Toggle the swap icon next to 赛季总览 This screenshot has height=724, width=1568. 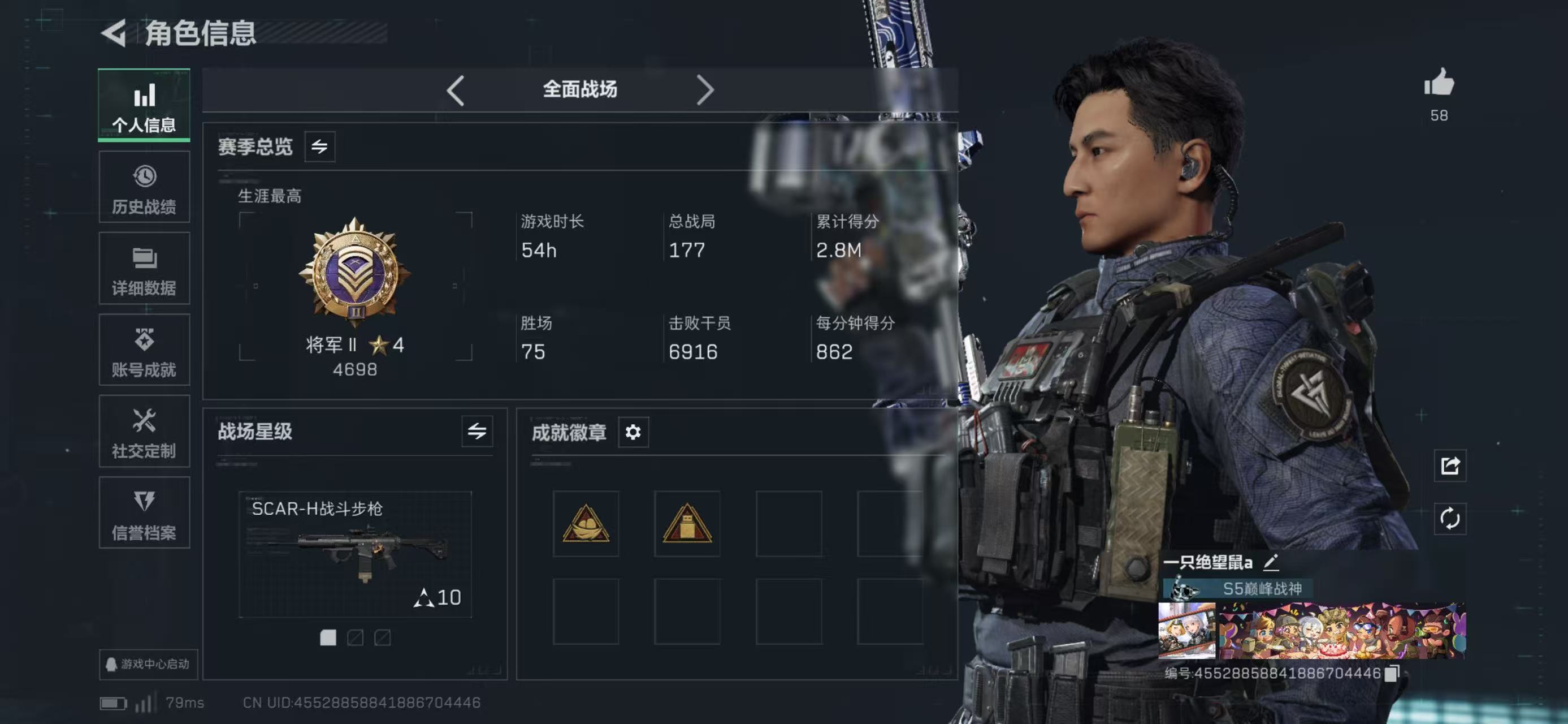point(319,146)
